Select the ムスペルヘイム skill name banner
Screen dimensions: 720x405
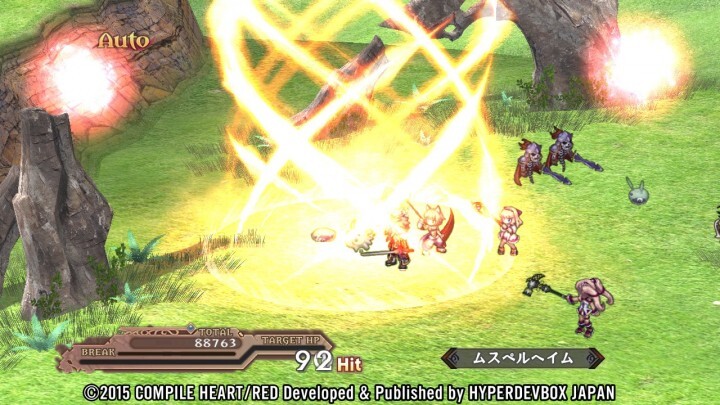522,358
